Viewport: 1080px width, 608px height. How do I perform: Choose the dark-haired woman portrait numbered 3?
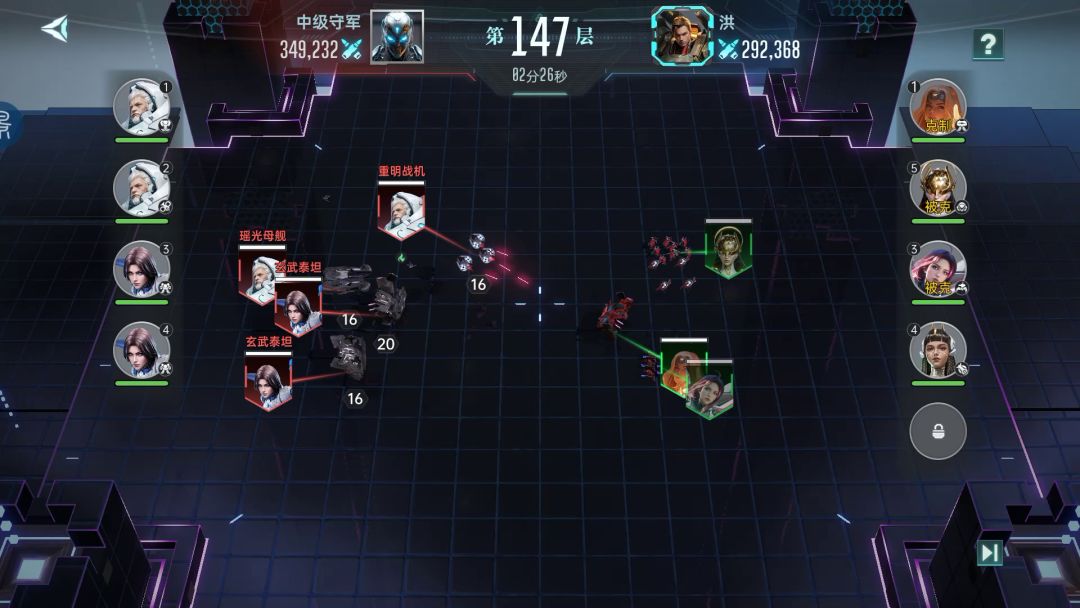coord(141,268)
